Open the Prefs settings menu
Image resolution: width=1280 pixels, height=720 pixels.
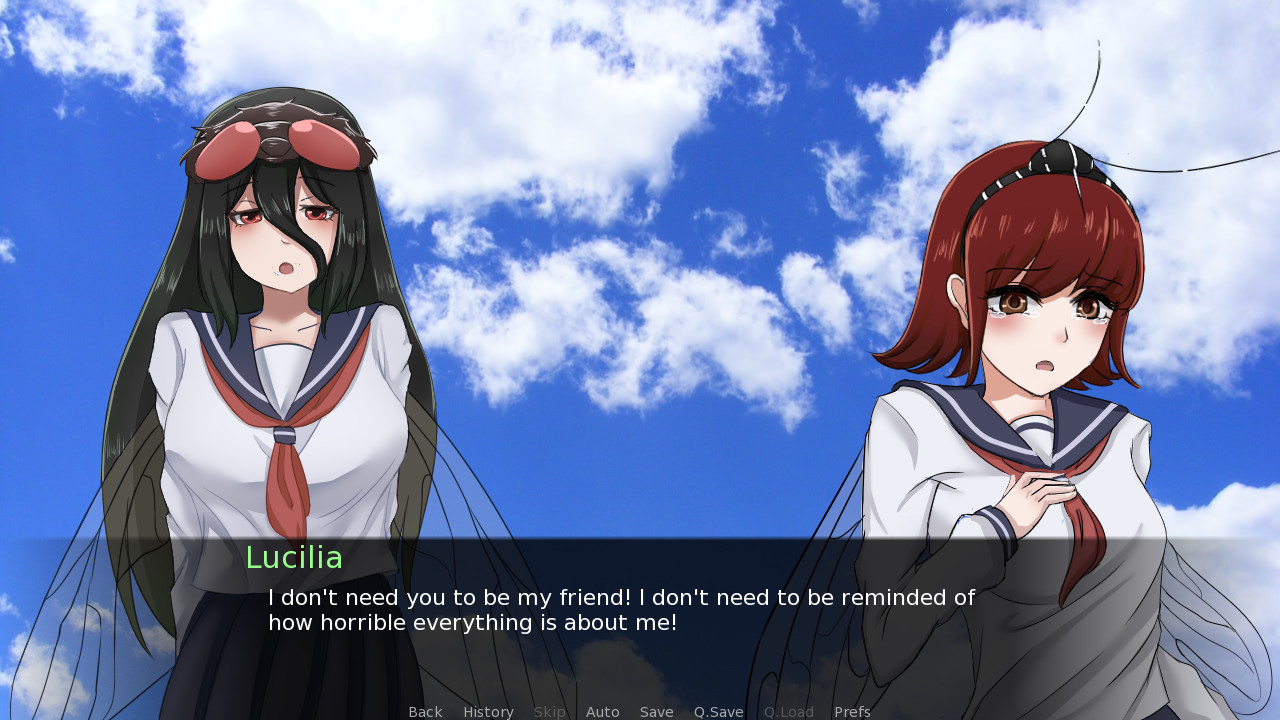852,712
